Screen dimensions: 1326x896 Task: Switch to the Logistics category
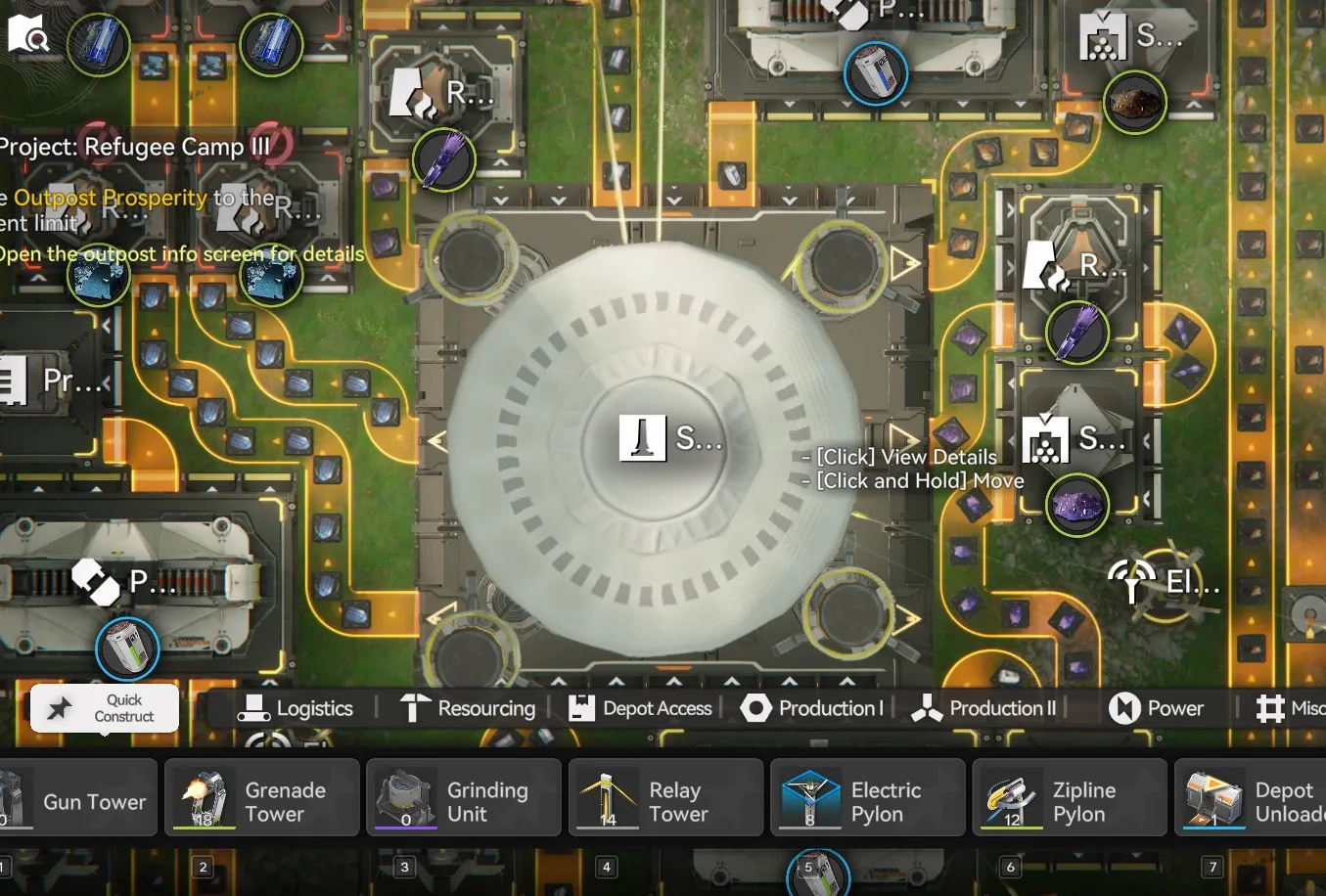click(x=296, y=708)
